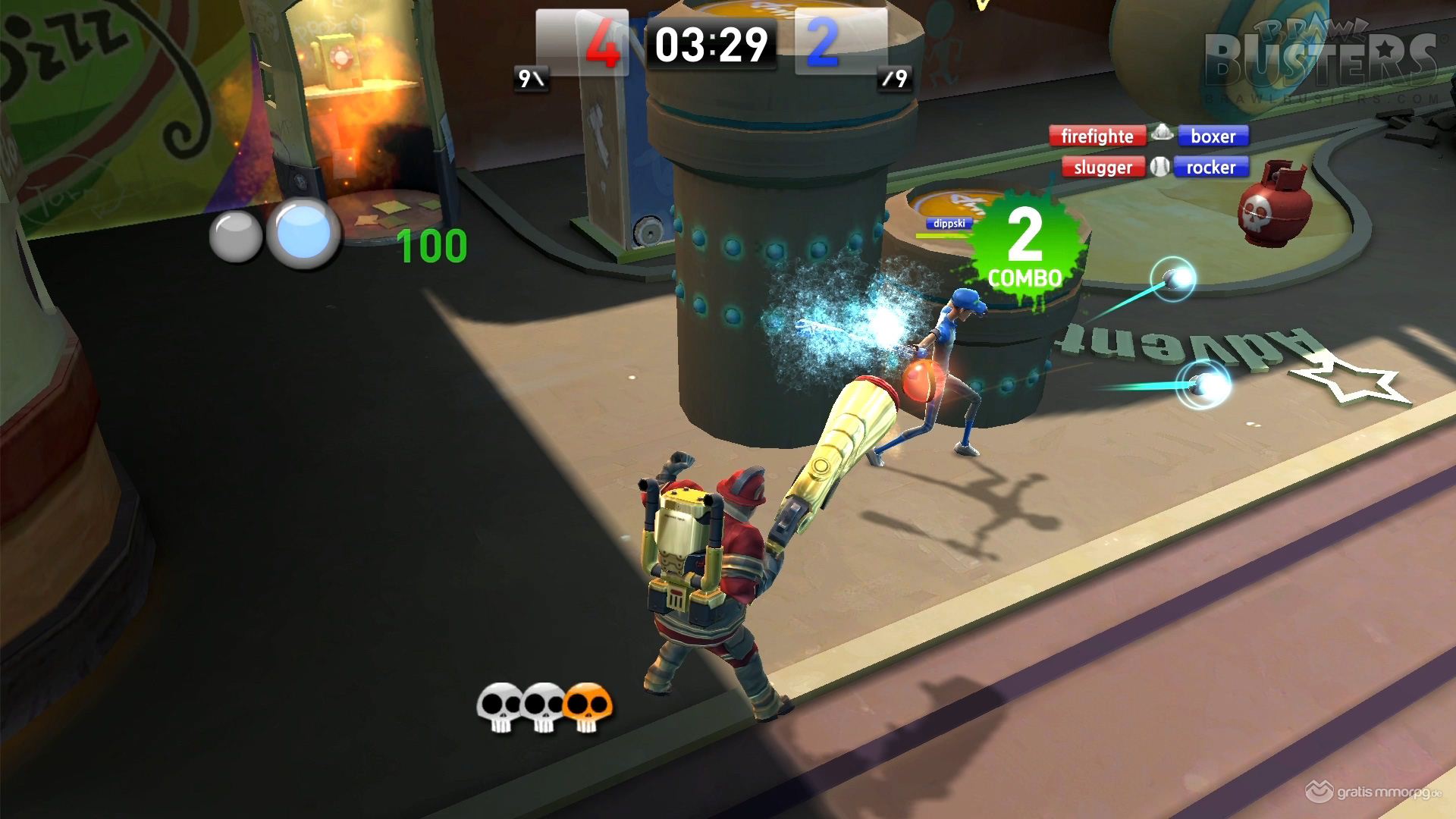This screenshot has height=819, width=1456.
Task: Click the orange skull icon
Action: click(588, 708)
